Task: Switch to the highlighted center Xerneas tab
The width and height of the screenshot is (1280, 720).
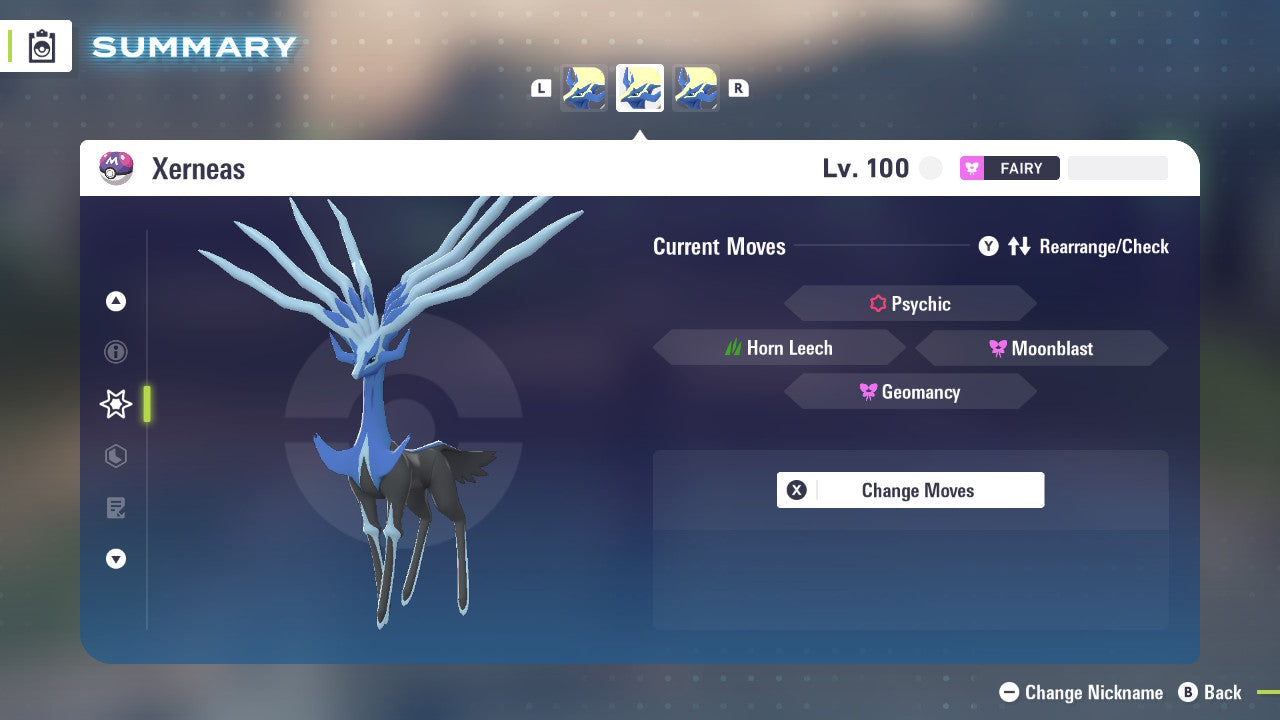Action: [x=639, y=88]
